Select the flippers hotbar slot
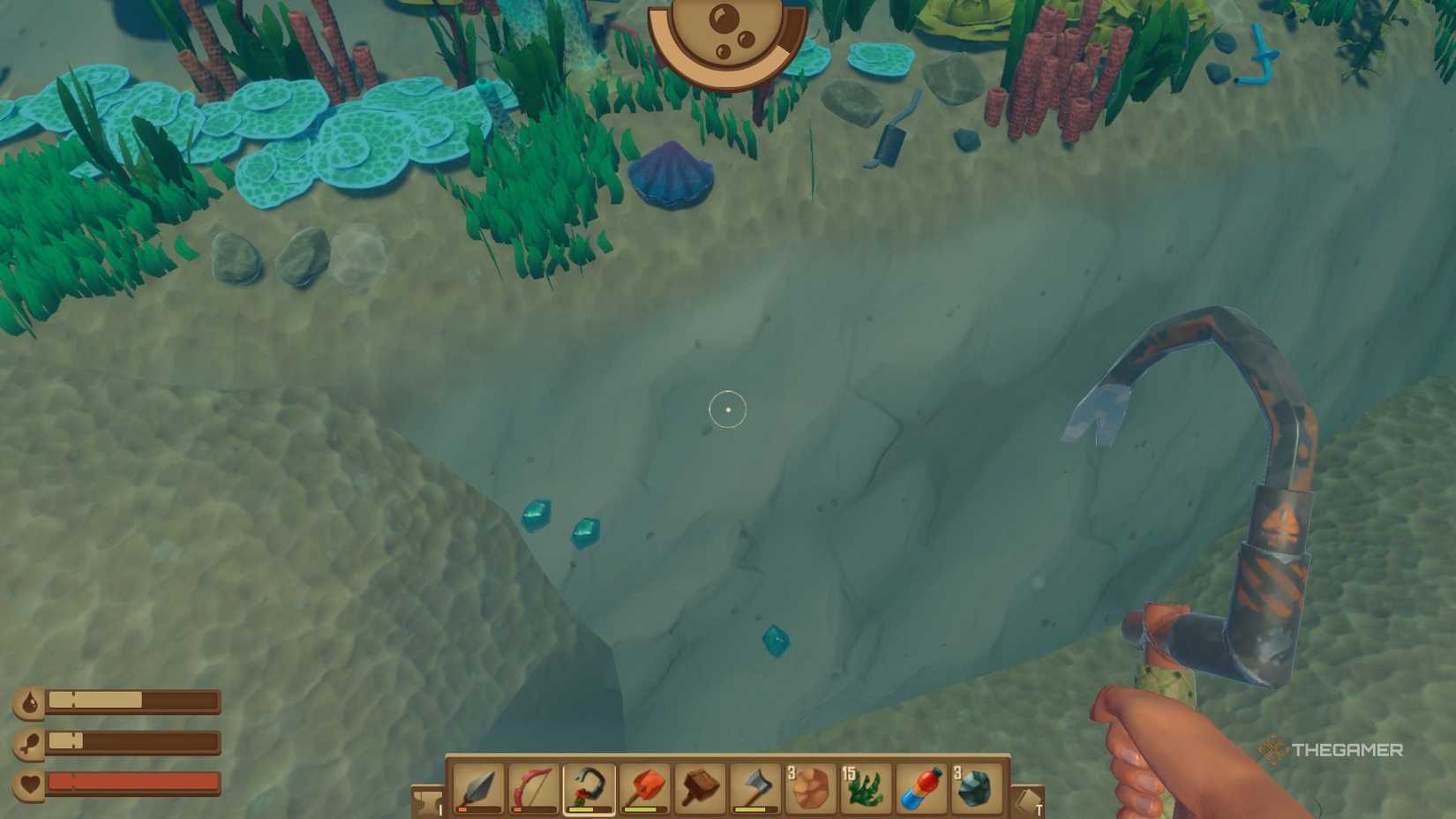Image resolution: width=1456 pixels, height=819 pixels. pos(922,791)
